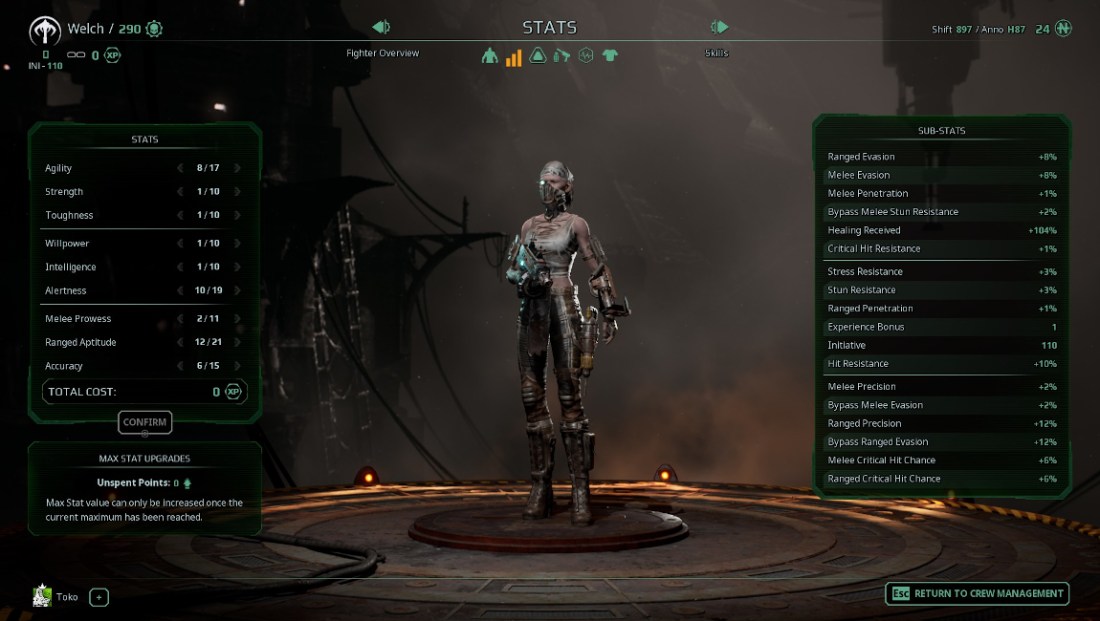Viewport: 1100px width, 621px height.
Task: Increase Ranged Aptitude stat
Action: pyautogui.click(x=237, y=343)
